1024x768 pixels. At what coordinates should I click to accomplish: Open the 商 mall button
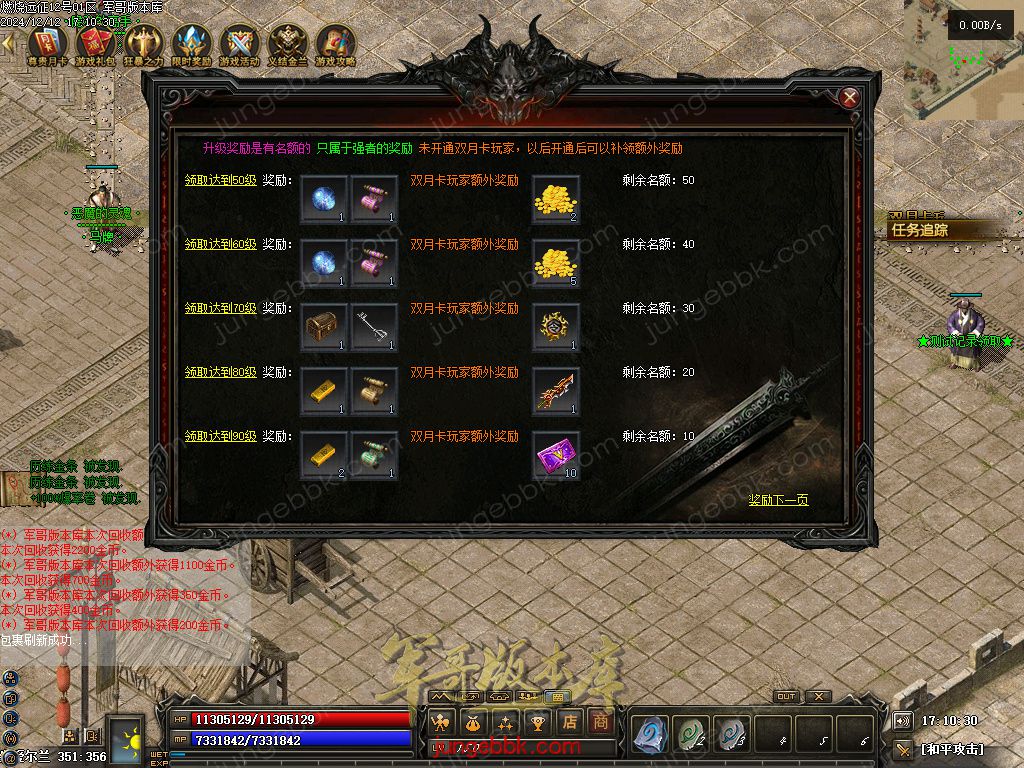coord(600,720)
